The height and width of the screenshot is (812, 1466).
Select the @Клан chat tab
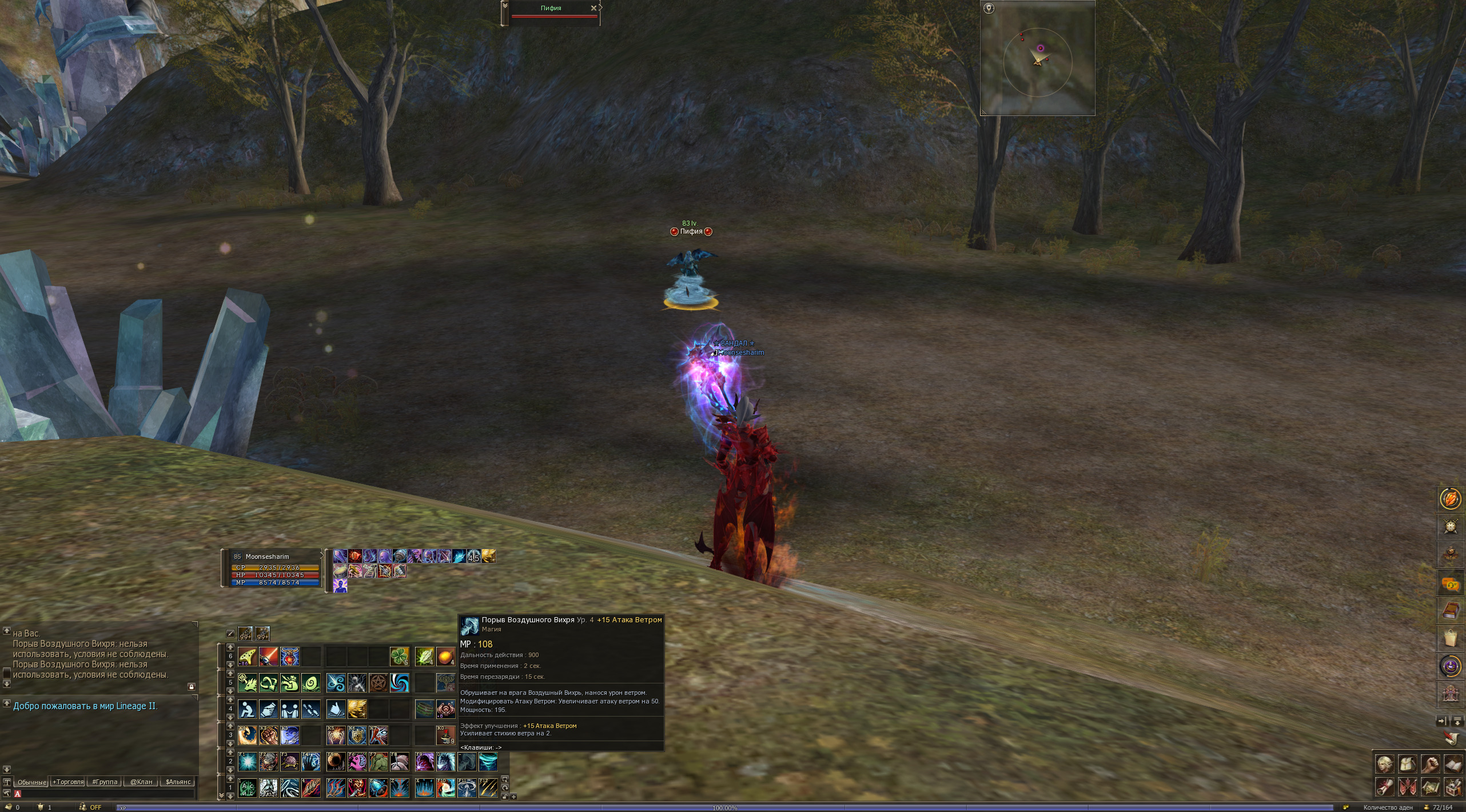(141, 782)
